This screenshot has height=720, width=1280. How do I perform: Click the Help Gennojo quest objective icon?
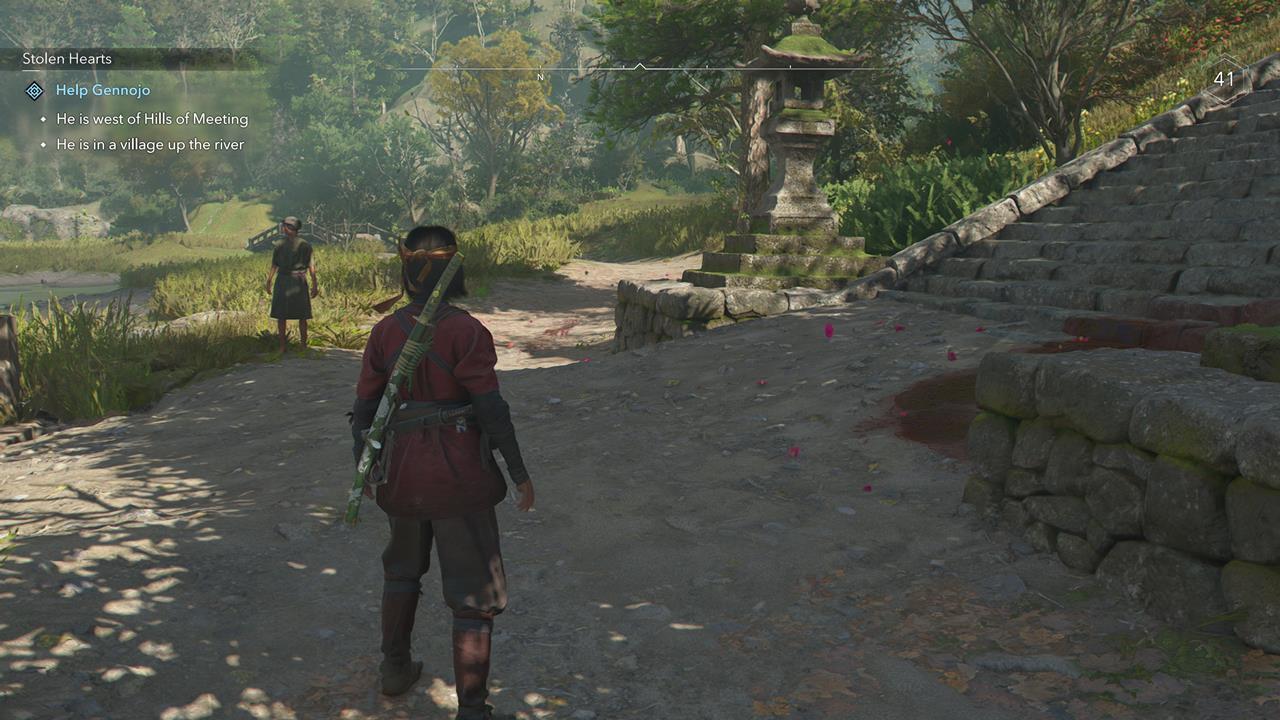[36, 90]
